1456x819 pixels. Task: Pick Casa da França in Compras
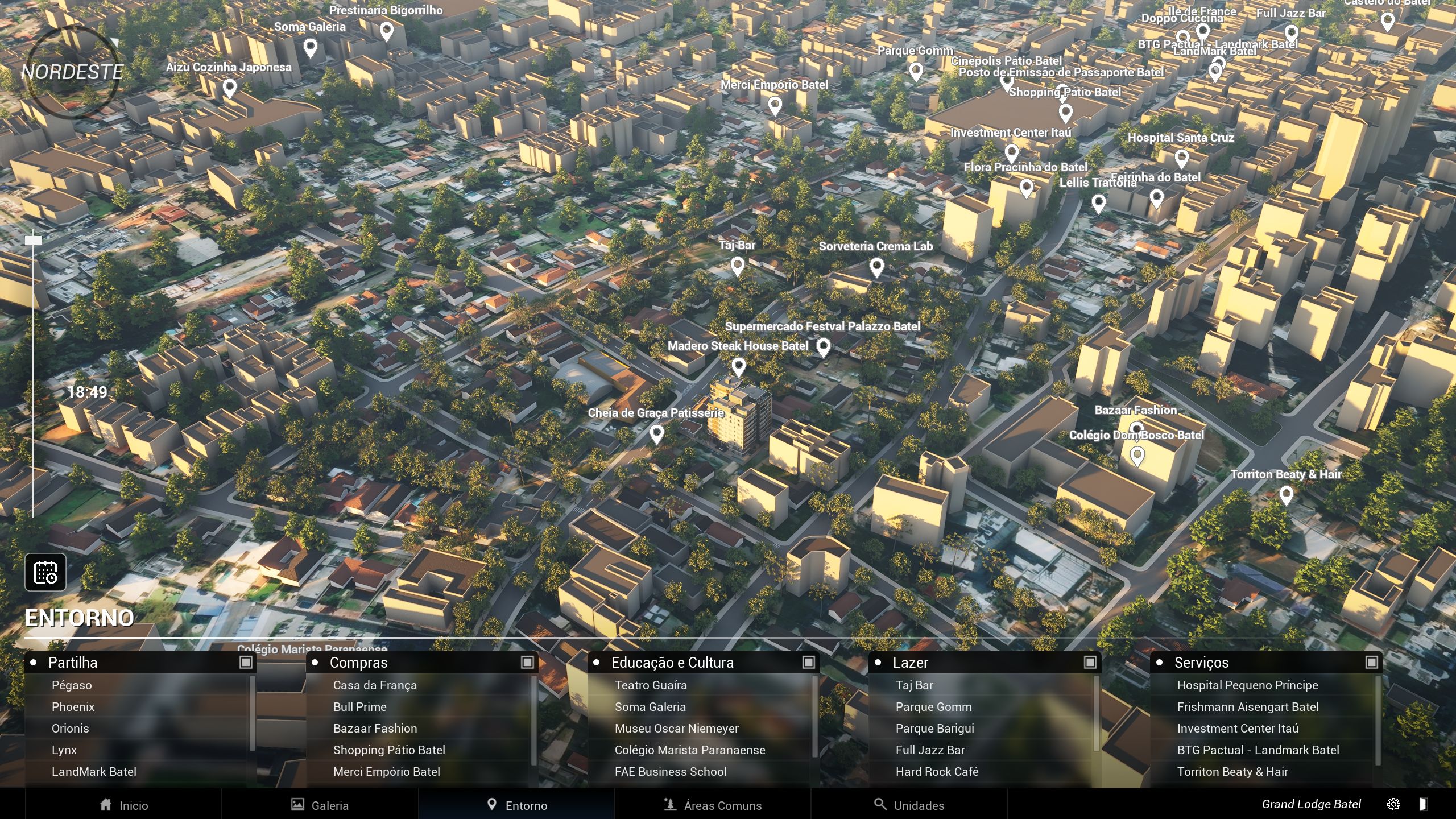coord(375,685)
